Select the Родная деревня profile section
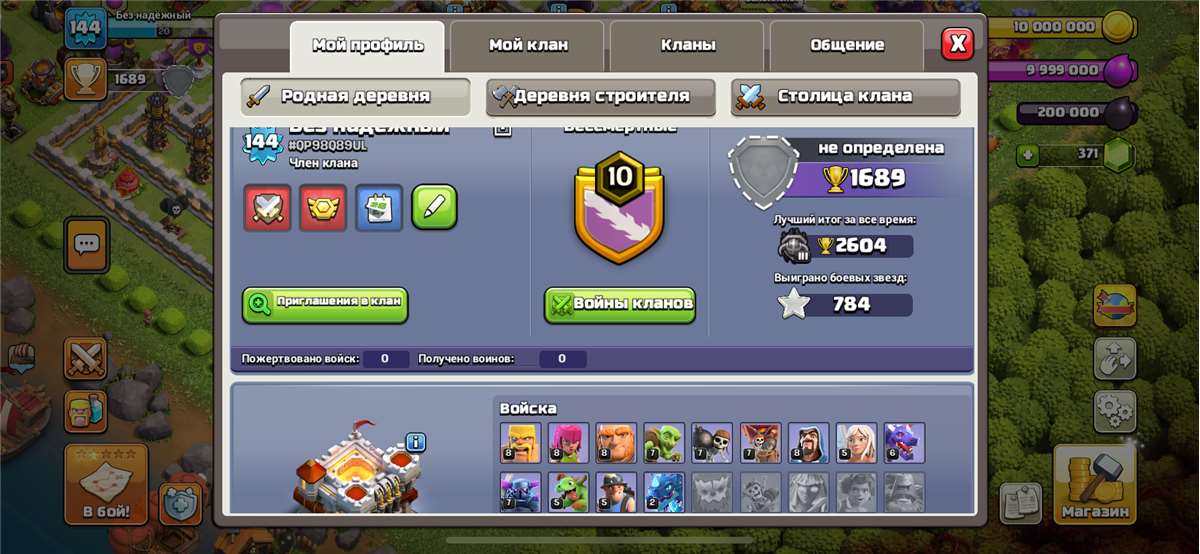1200x554 pixels. pos(355,97)
